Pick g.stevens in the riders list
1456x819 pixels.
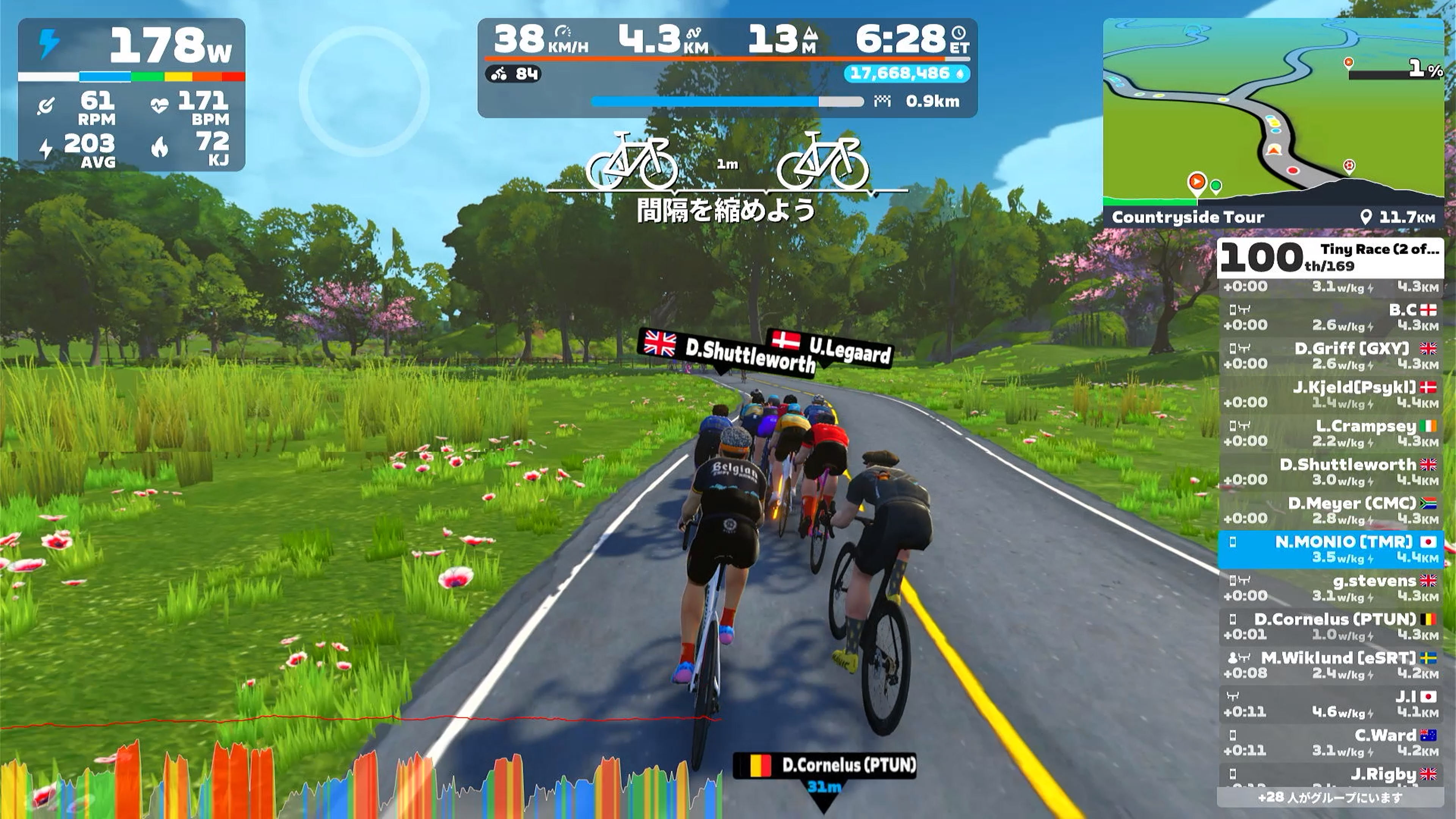[x=1330, y=588]
